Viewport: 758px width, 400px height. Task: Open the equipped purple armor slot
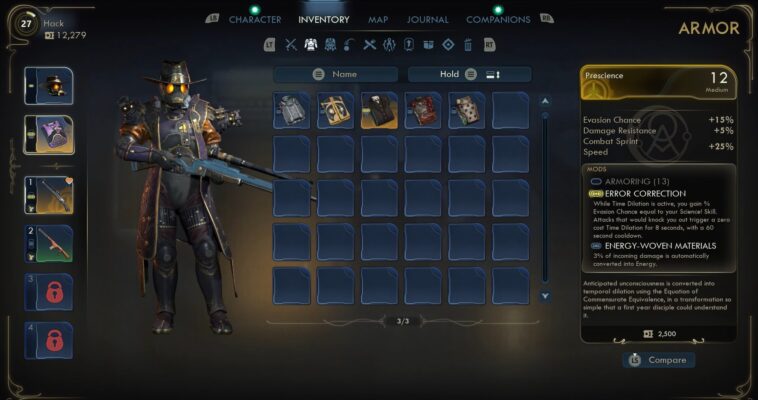pos(48,135)
